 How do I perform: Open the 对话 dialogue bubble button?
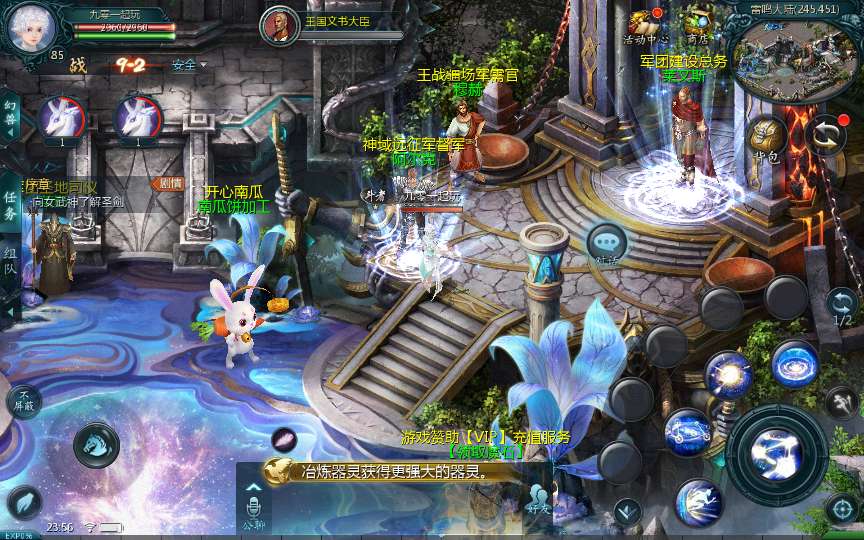click(x=607, y=243)
